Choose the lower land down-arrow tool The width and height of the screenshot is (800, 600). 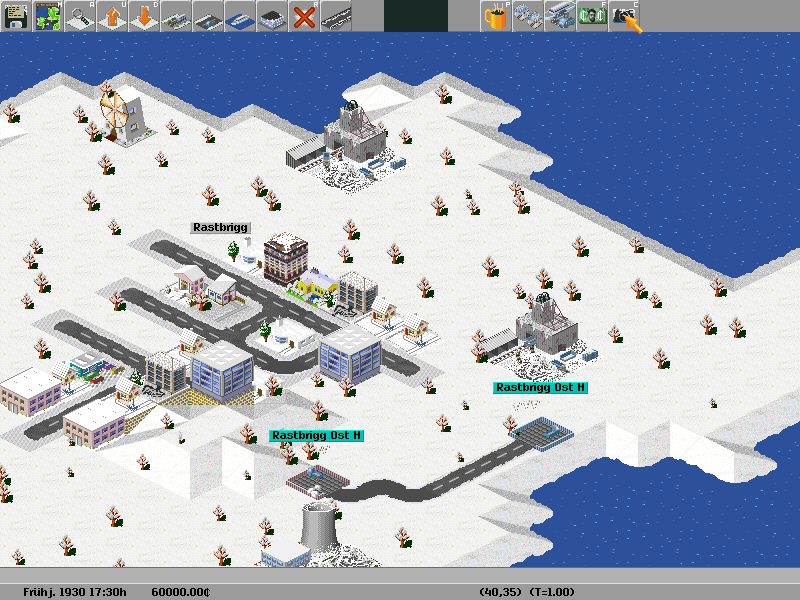(x=144, y=16)
